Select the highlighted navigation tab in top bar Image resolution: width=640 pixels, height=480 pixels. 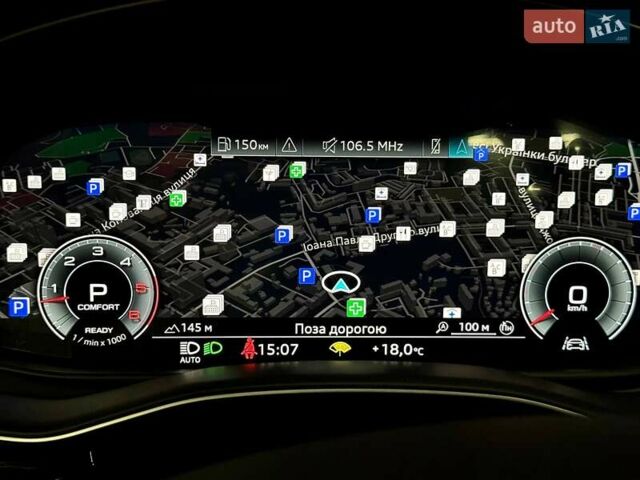pos(459,146)
